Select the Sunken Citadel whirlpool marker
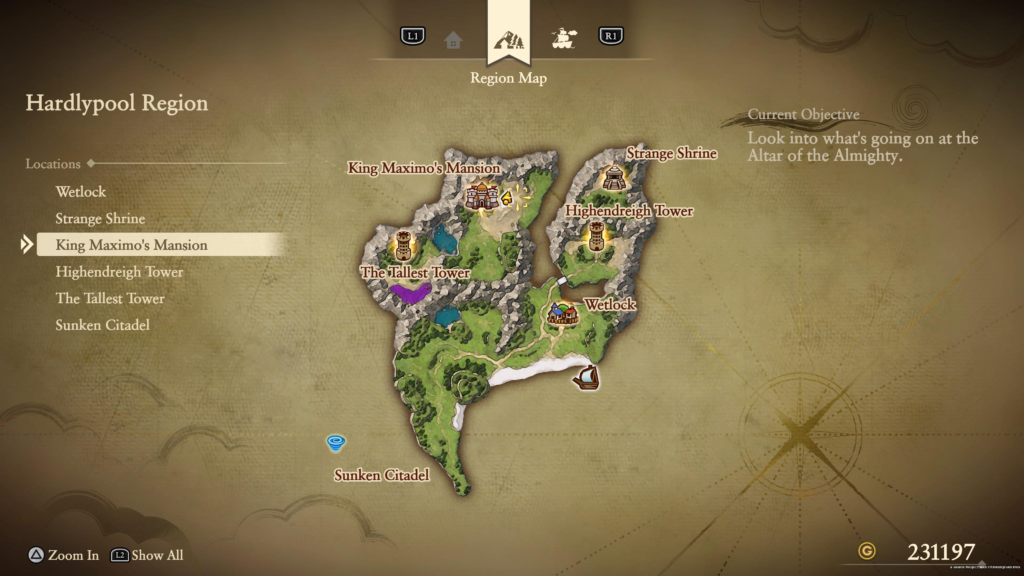This screenshot has height=576, width=1024. click(x=336, y=442)
